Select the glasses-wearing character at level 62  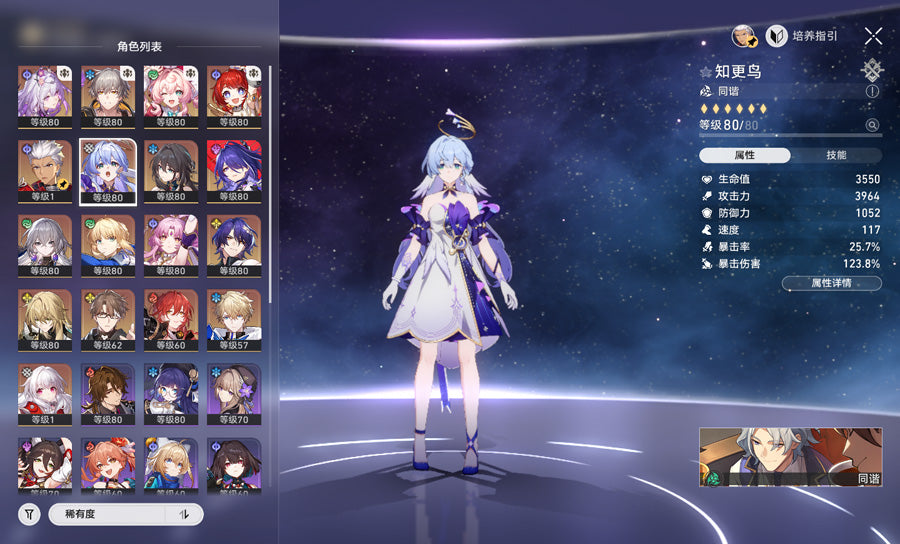107,320
